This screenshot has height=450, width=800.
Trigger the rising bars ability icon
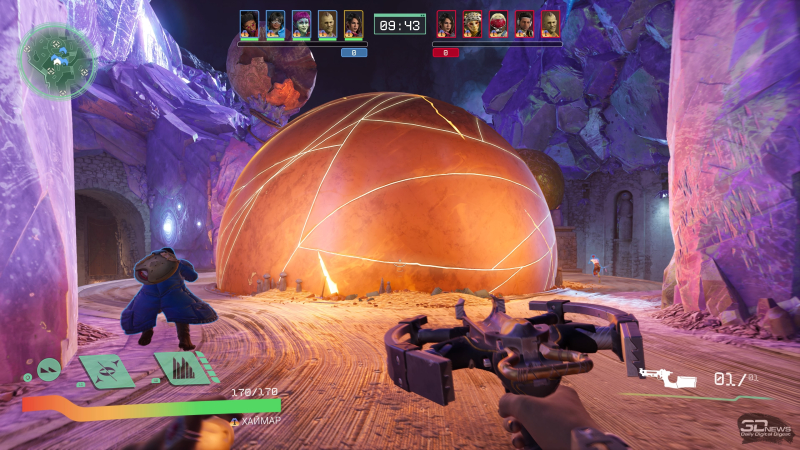tap(184, 367)
